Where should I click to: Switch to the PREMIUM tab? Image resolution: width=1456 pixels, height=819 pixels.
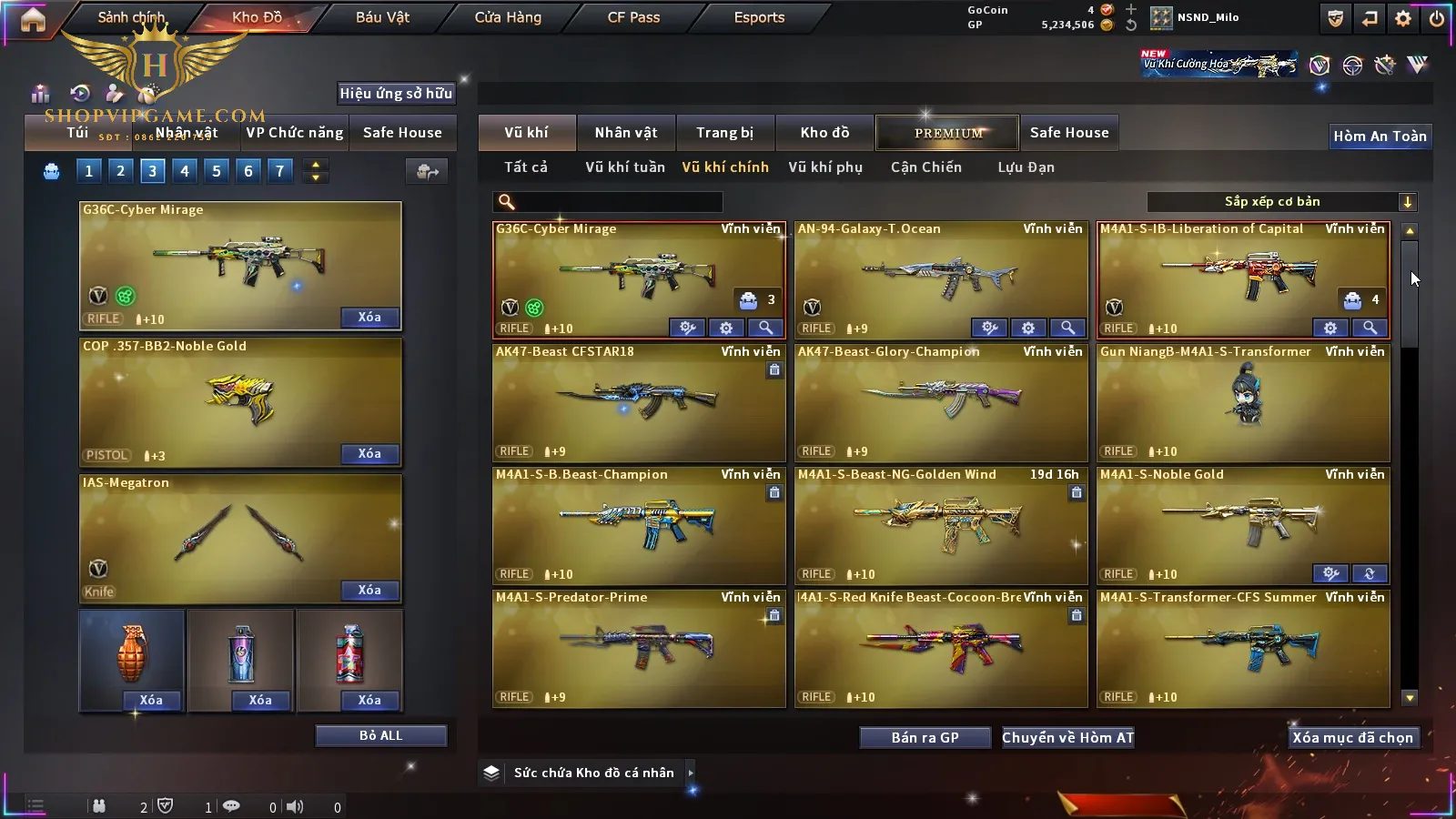948,133
